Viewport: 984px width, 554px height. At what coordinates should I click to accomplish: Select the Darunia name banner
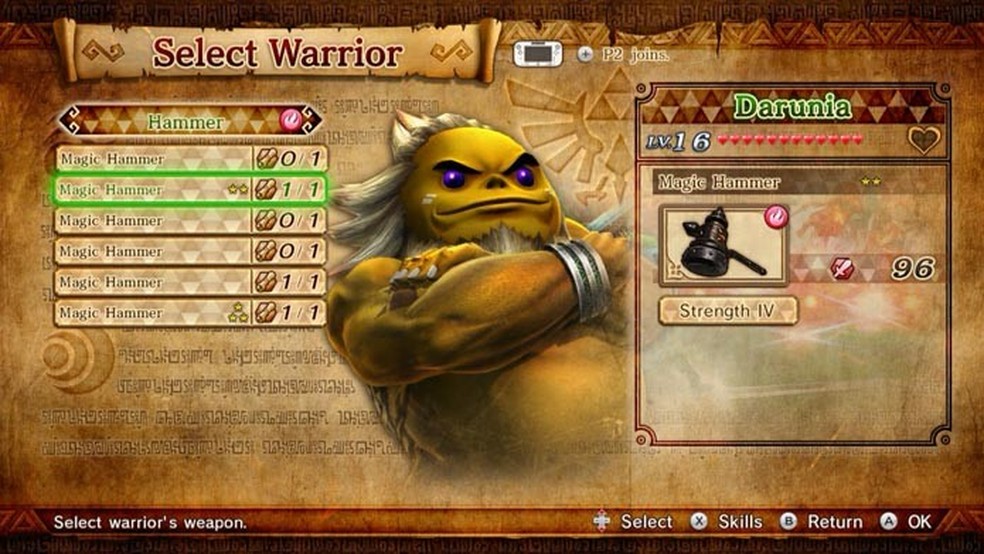click(792, 107)
